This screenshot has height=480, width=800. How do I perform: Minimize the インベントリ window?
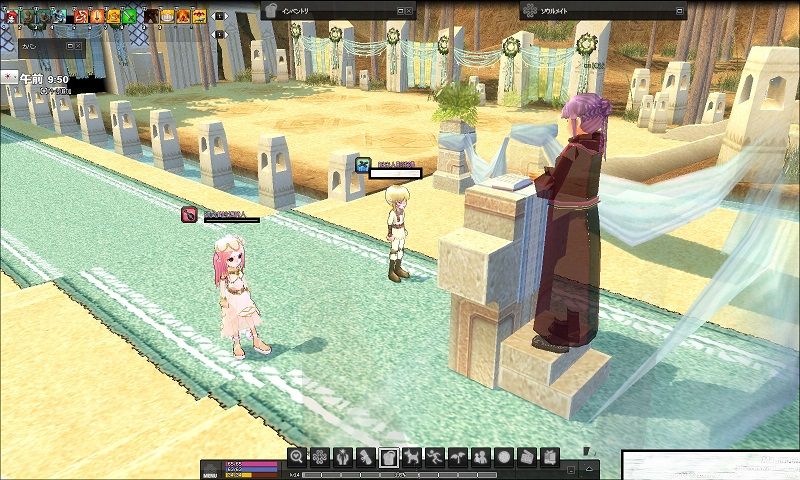399,10
